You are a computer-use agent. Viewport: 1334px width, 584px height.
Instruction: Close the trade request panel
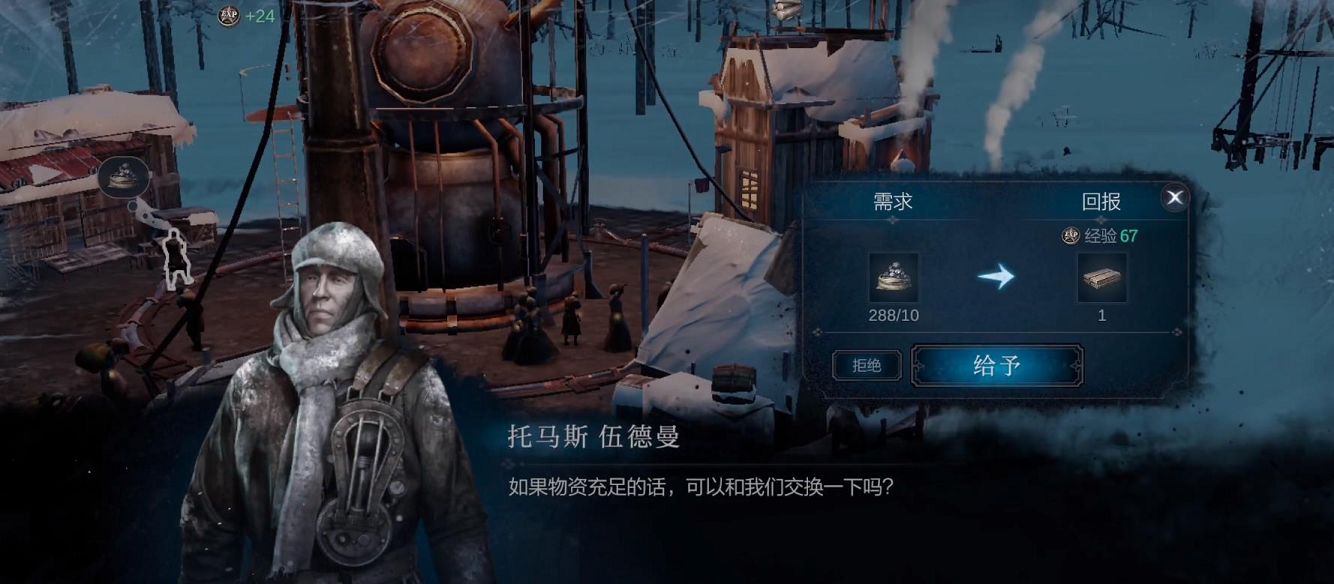click(1175, 198)
